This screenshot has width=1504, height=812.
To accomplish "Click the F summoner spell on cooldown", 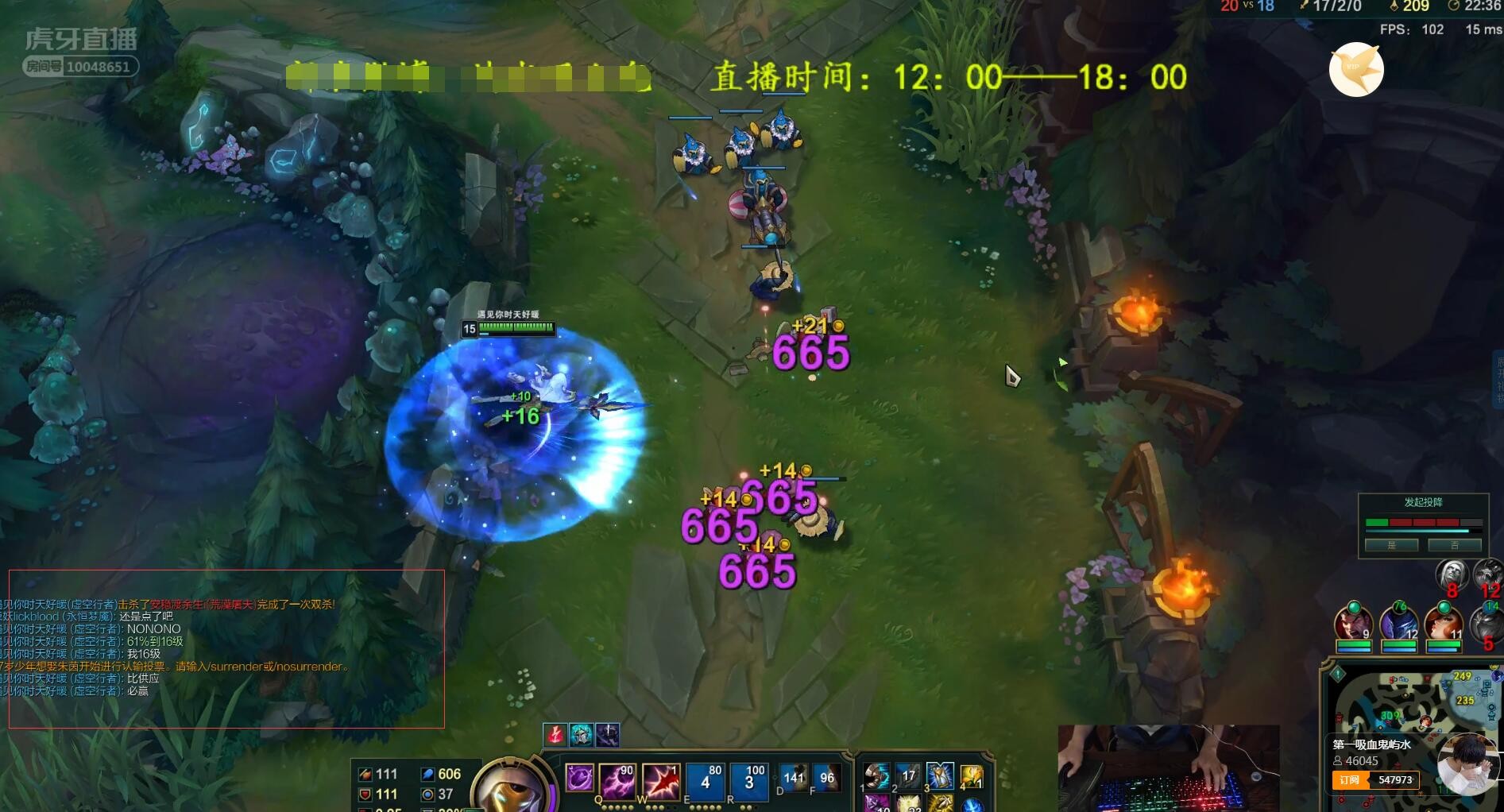I will tap(826, 779).
